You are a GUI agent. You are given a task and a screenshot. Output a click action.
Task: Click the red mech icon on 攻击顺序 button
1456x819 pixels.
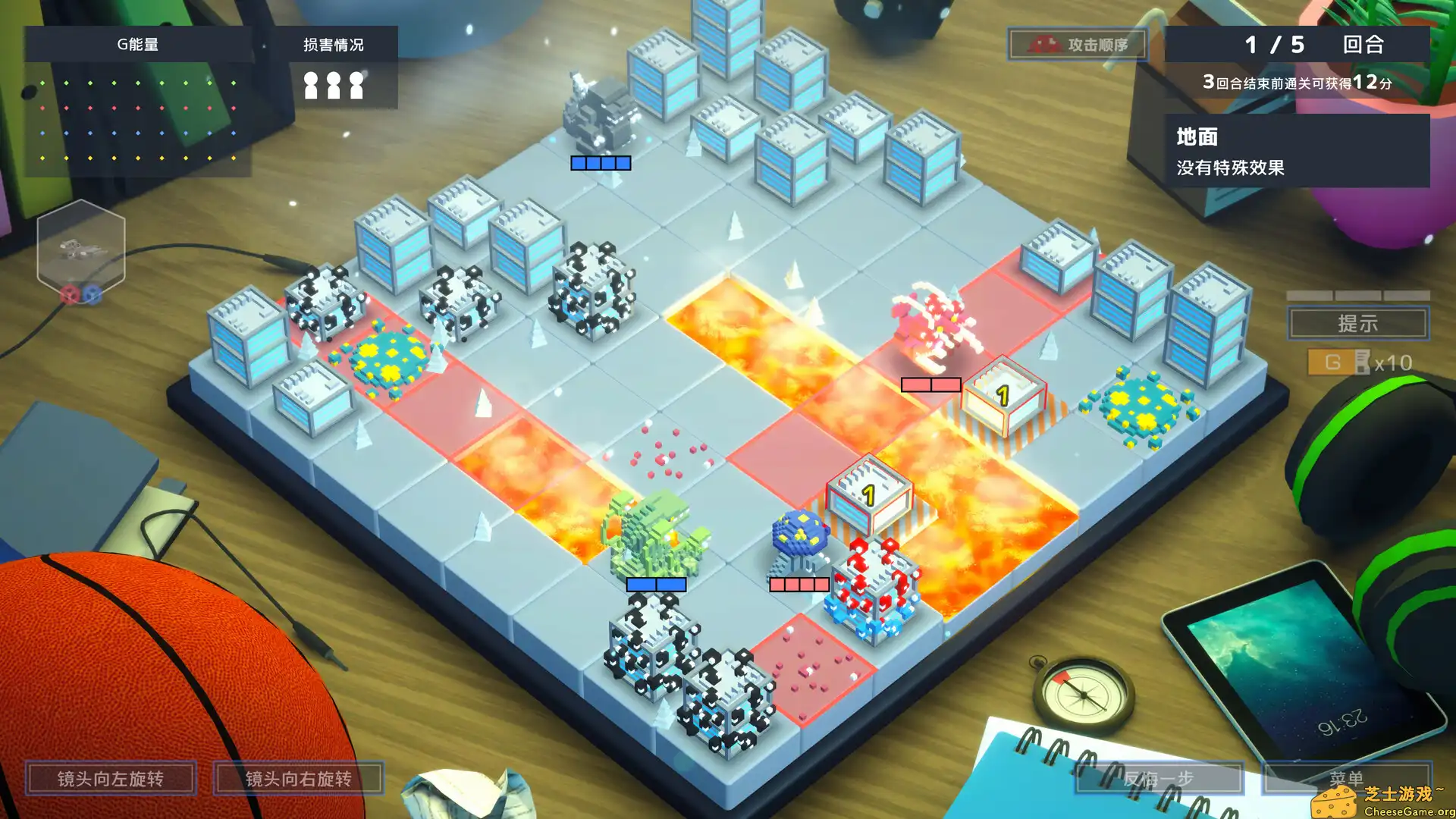1046,45
